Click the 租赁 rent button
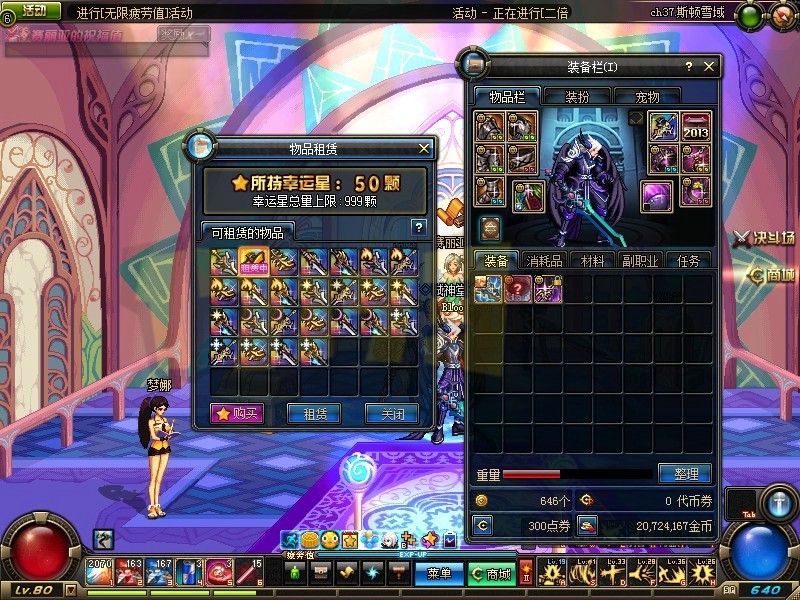Image resolution: width=800 pixels, height=600 pixels. 314,413
